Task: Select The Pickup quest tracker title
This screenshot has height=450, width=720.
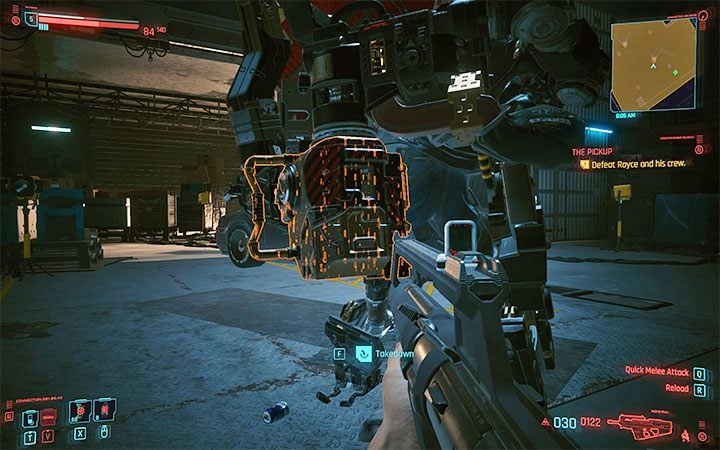Action: tap(591, 151)
